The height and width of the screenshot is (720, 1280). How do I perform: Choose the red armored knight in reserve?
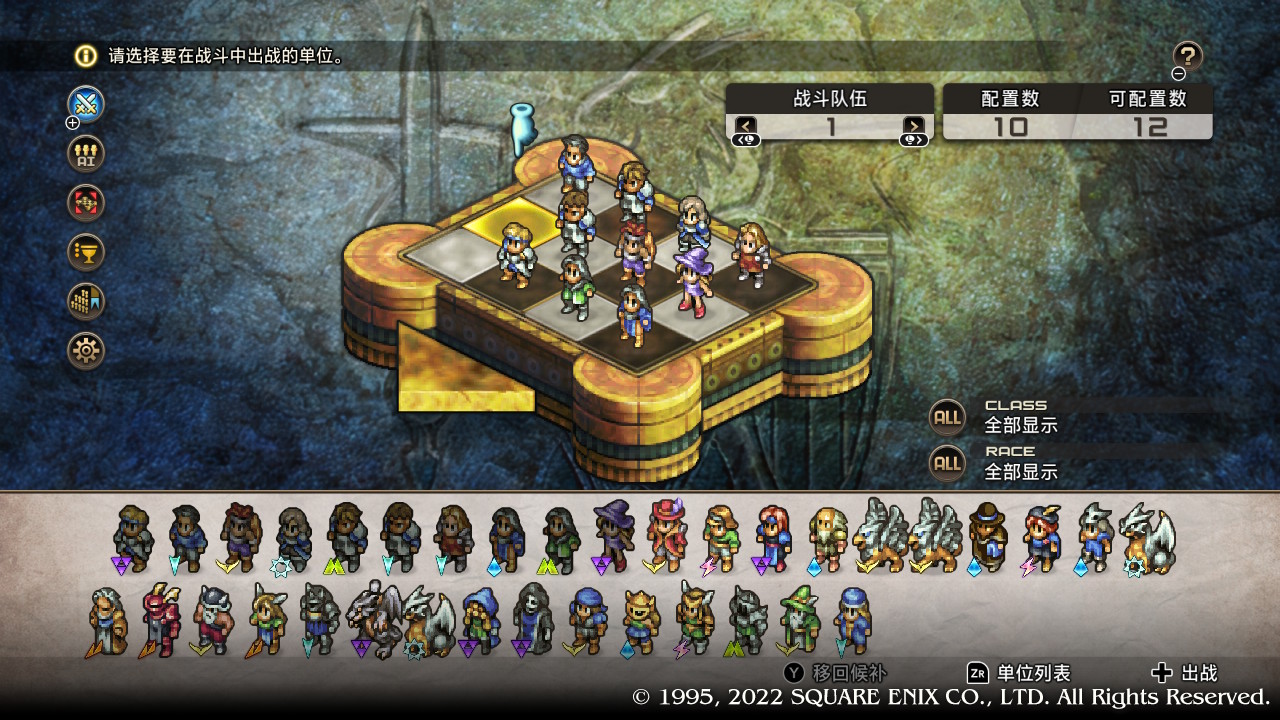coord(160,619)
